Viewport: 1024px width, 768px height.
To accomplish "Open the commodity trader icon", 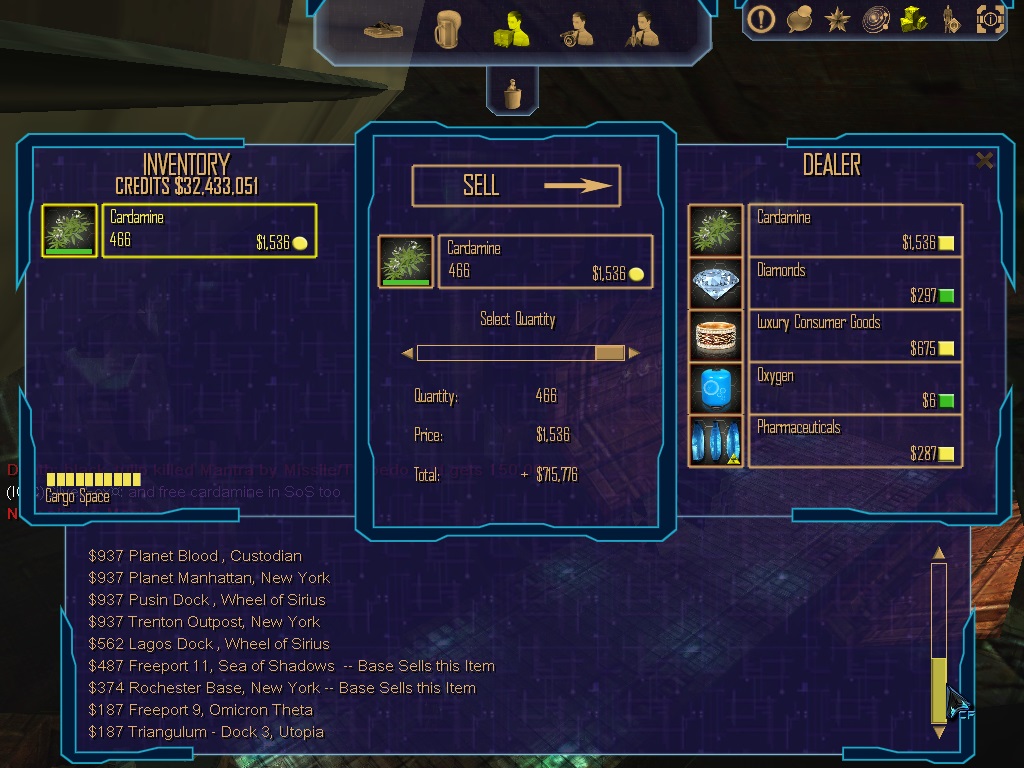I will [x=510, y=30].
